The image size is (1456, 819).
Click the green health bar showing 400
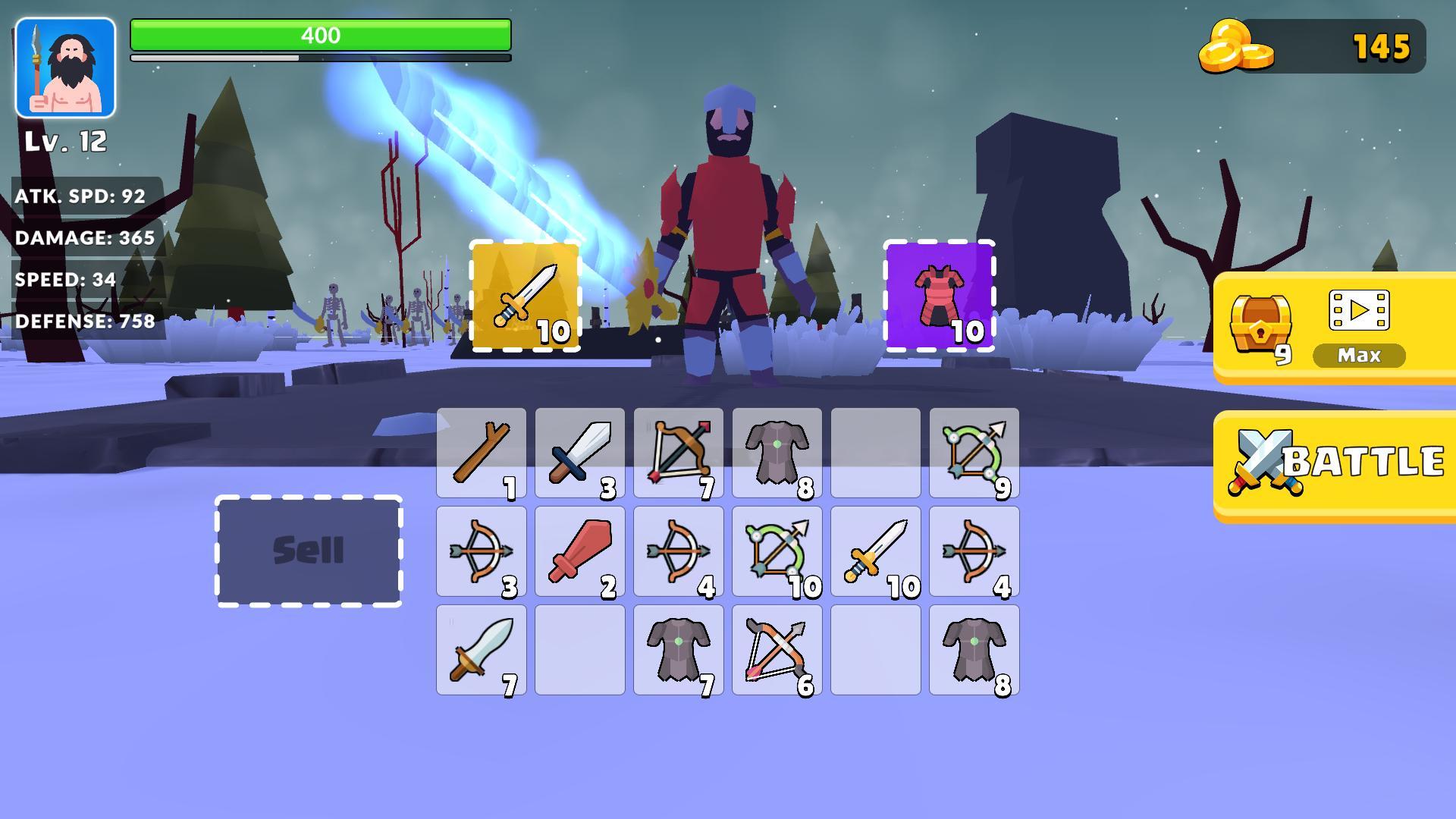pyautogui.click(x=320, y=34)
